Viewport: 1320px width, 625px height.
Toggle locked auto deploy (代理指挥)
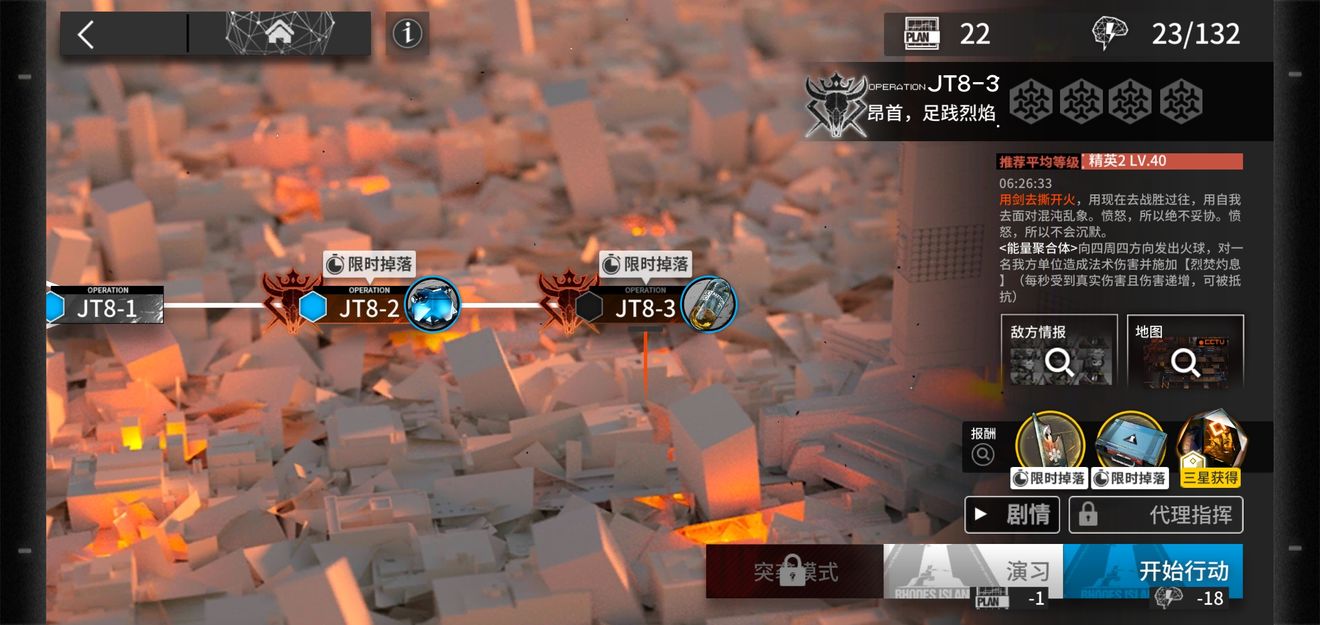(x=1156, y=515)
